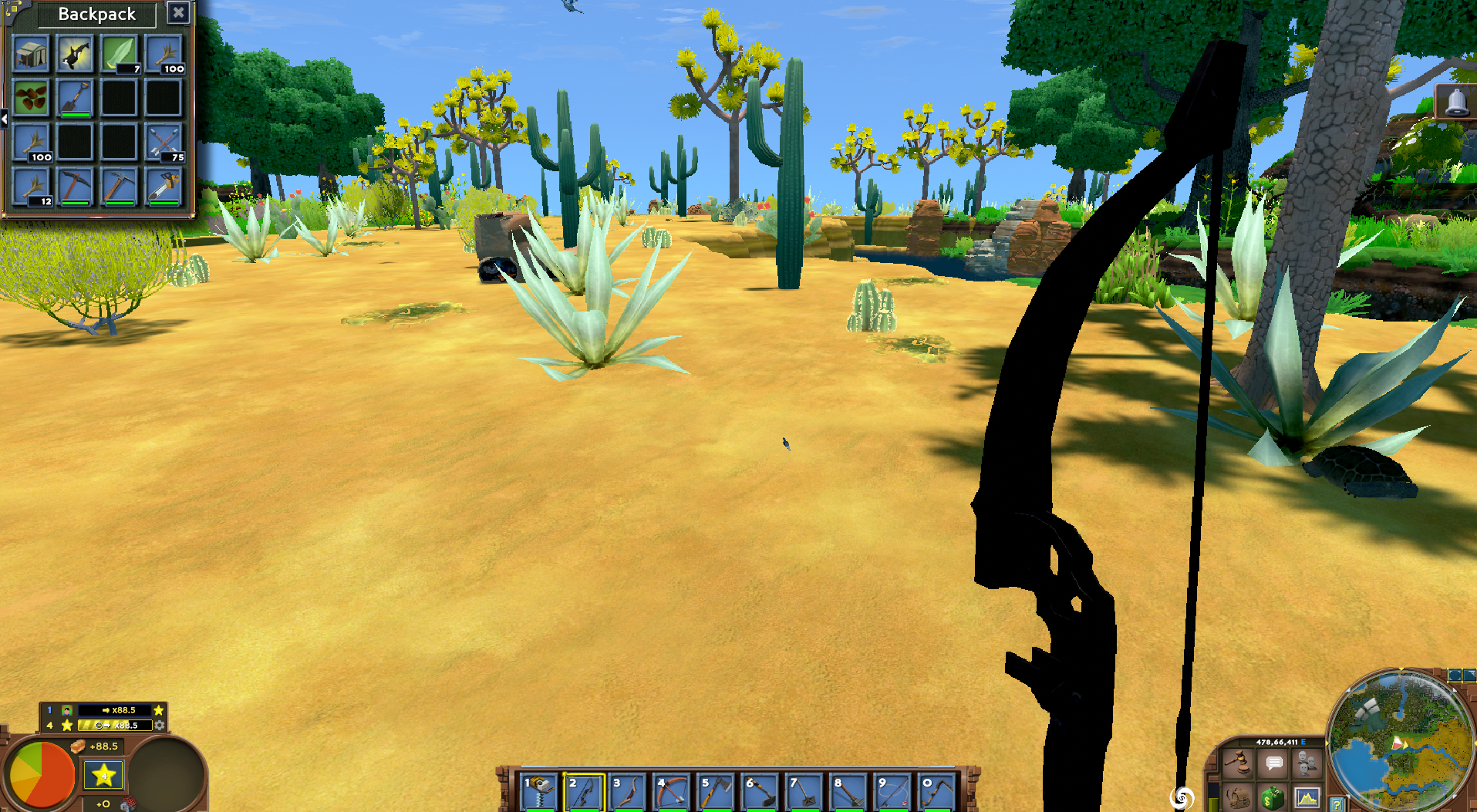The image size is (1477, 812).
Task: Show the players list icon
Action: pos(1307,763)
